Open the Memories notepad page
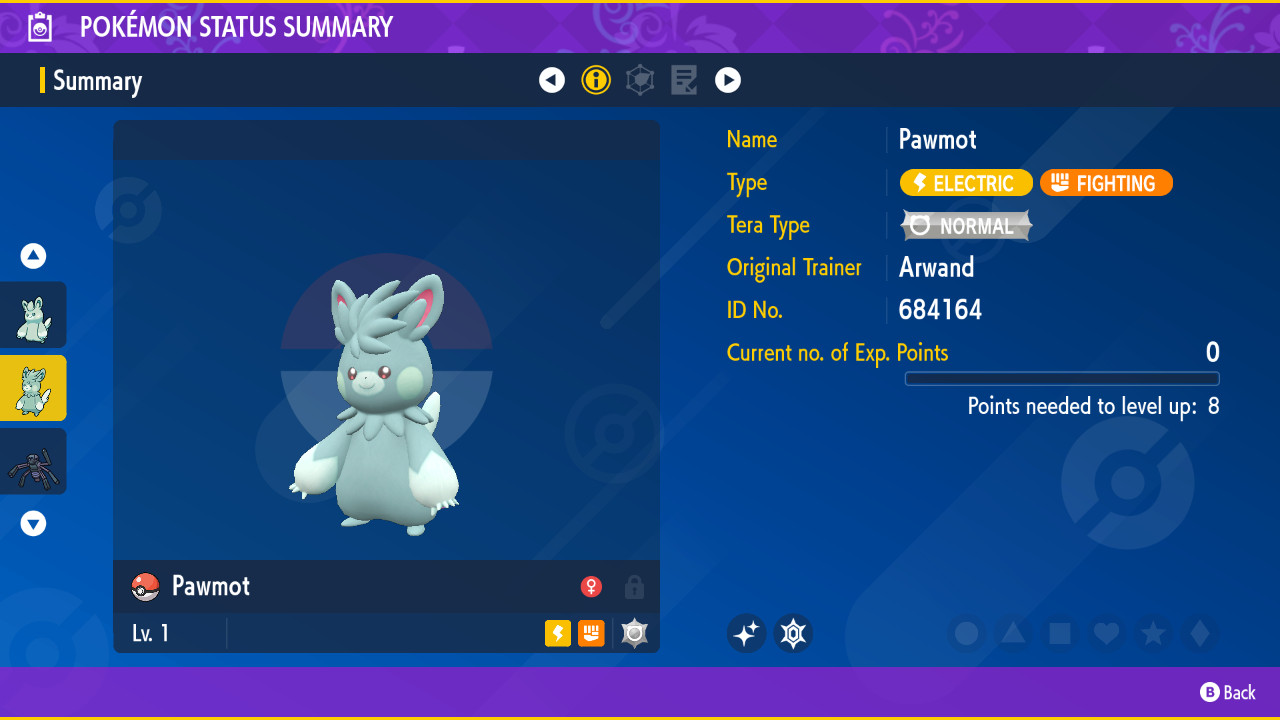Image resolution: width=1280 pixels, height=720 pixels. click(684, 80)
